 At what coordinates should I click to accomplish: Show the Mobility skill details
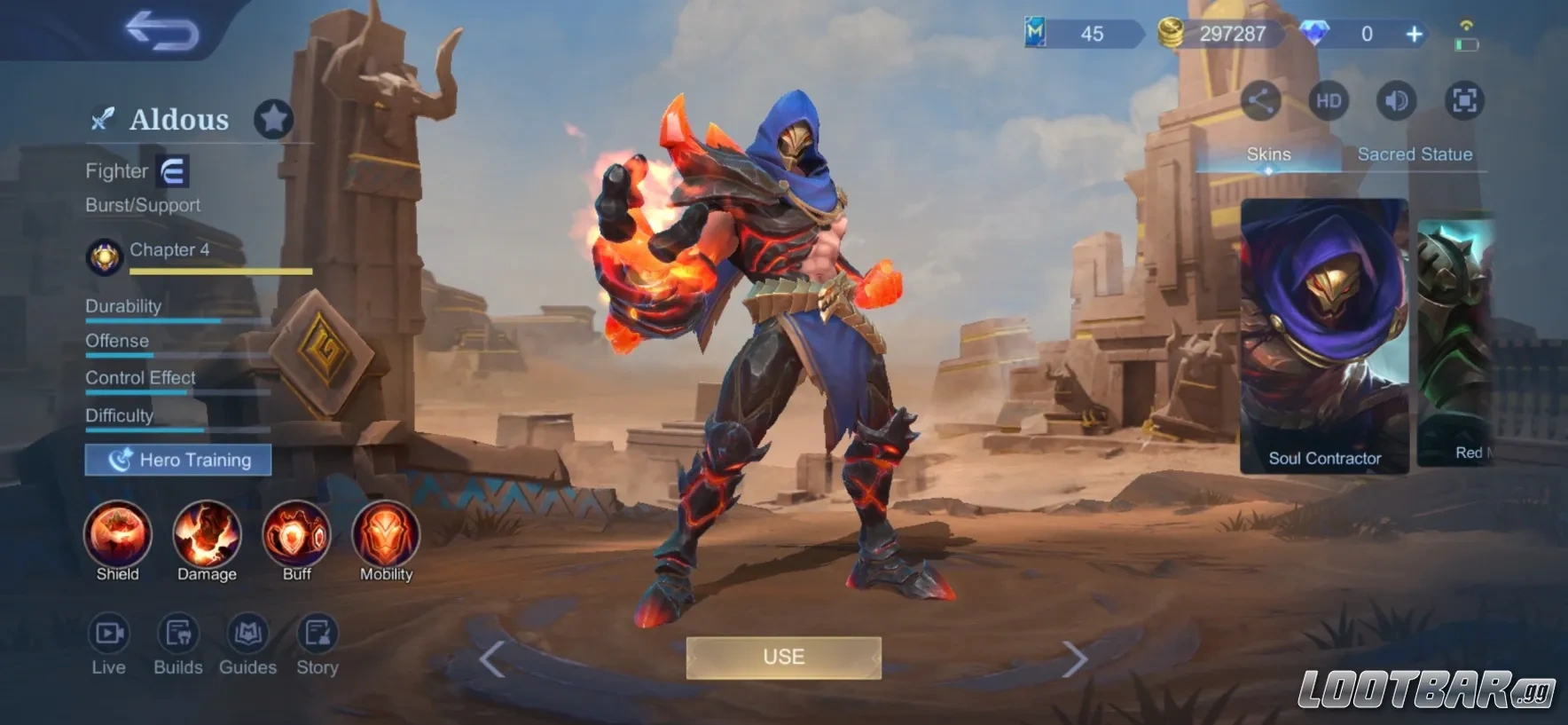pos(386,534)
